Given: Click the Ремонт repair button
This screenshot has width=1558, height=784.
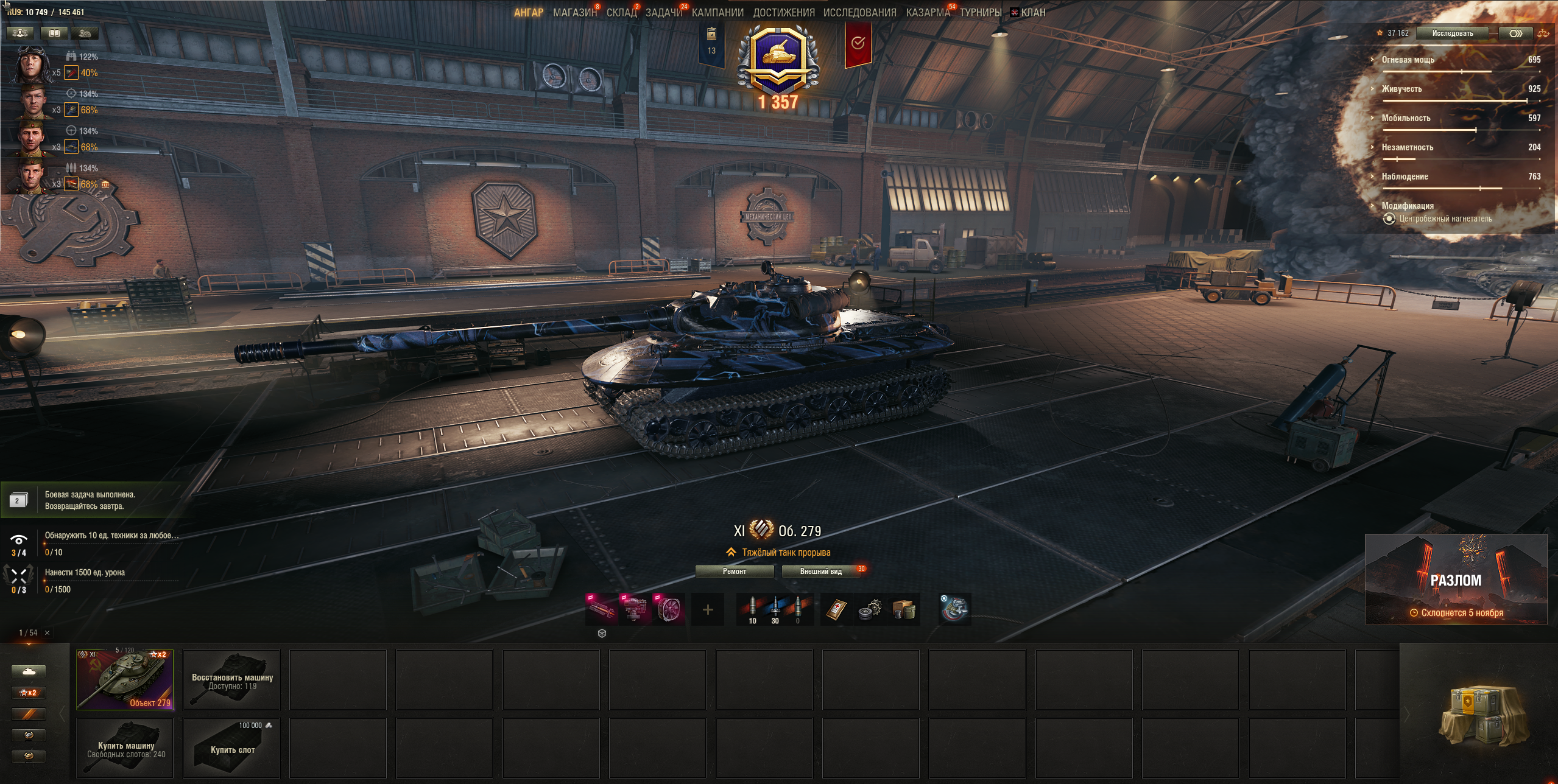Looking at the screenshot, I should pos(734,572).
